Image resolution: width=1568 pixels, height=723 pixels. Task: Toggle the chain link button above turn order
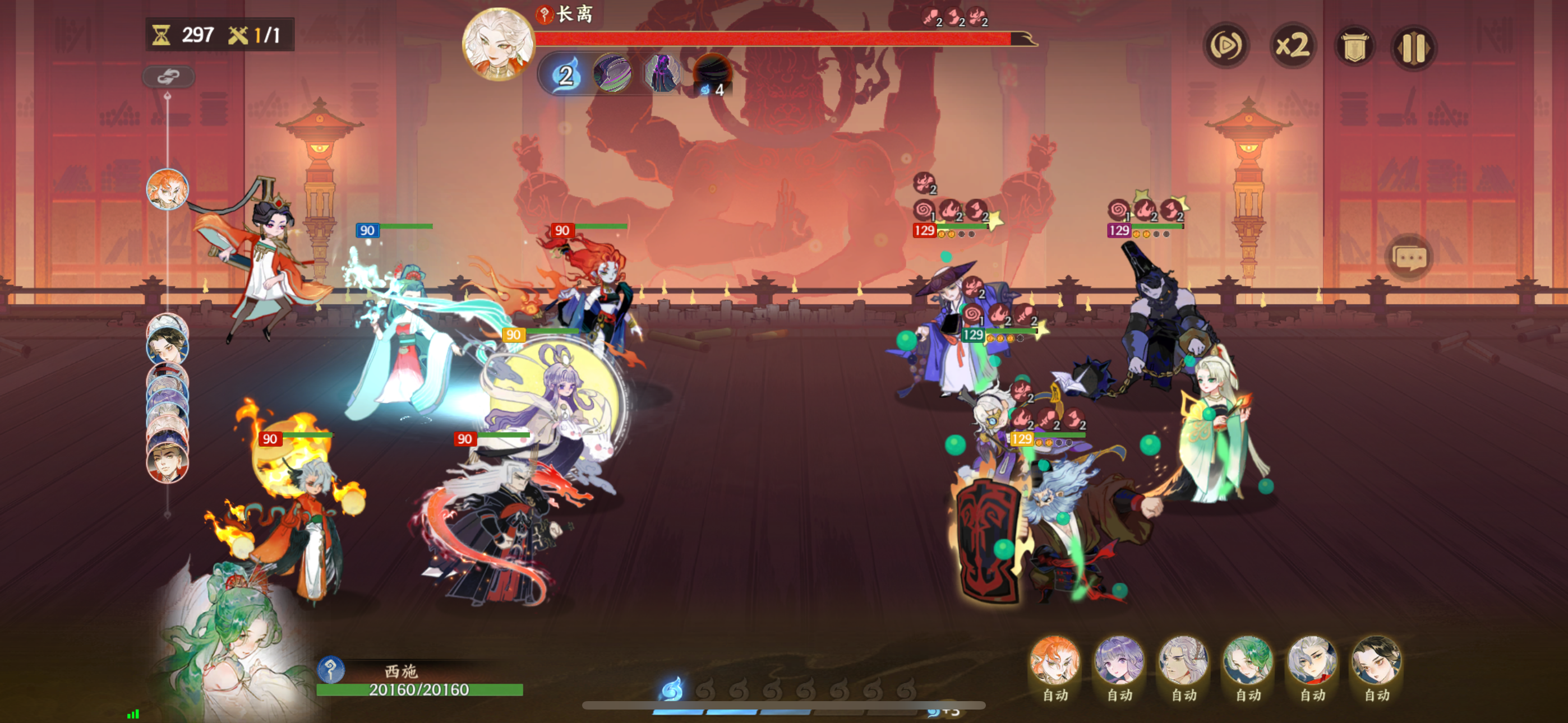point(168,77)
